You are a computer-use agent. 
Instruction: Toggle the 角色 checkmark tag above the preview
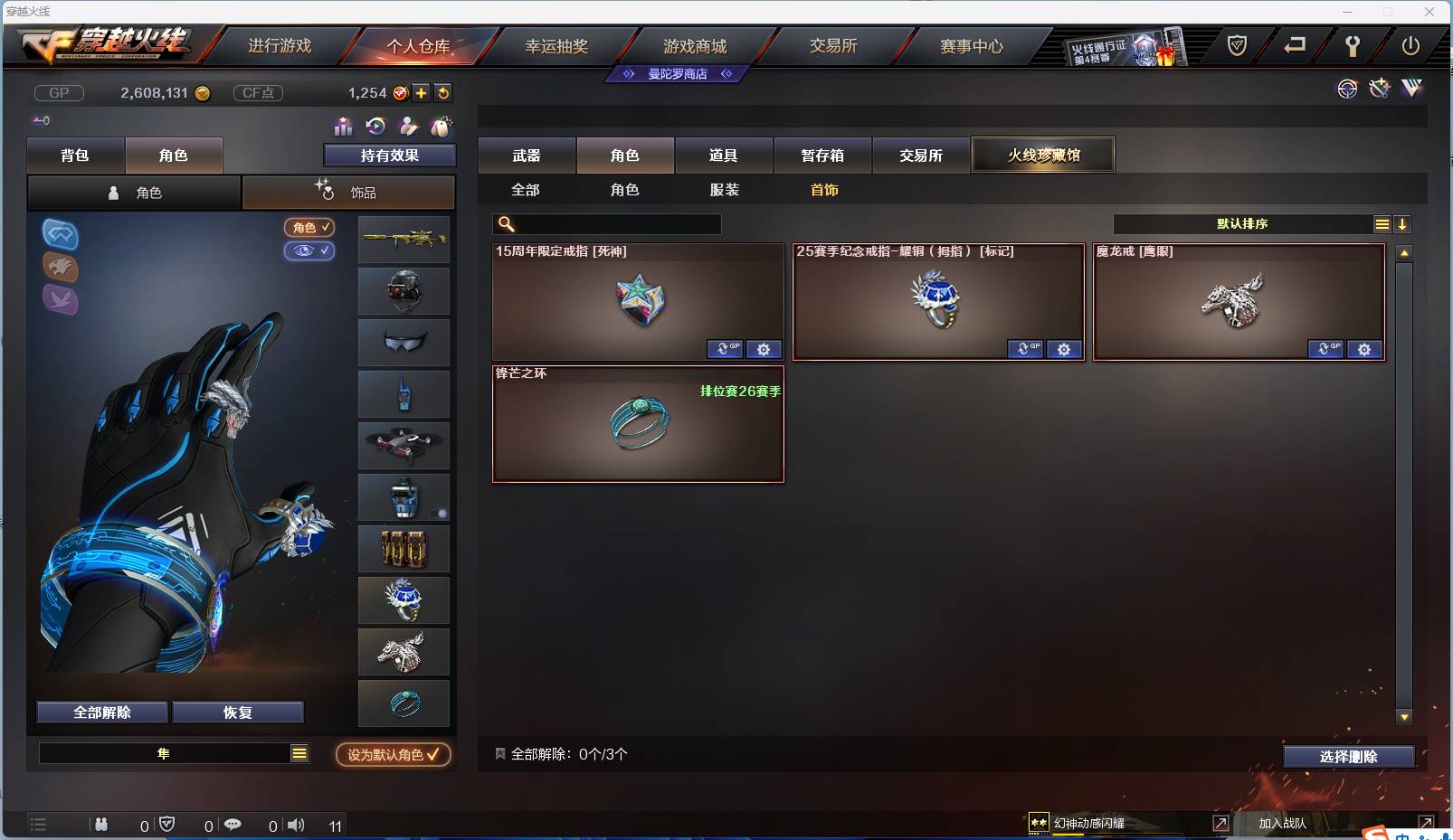[x=310, y=228]
